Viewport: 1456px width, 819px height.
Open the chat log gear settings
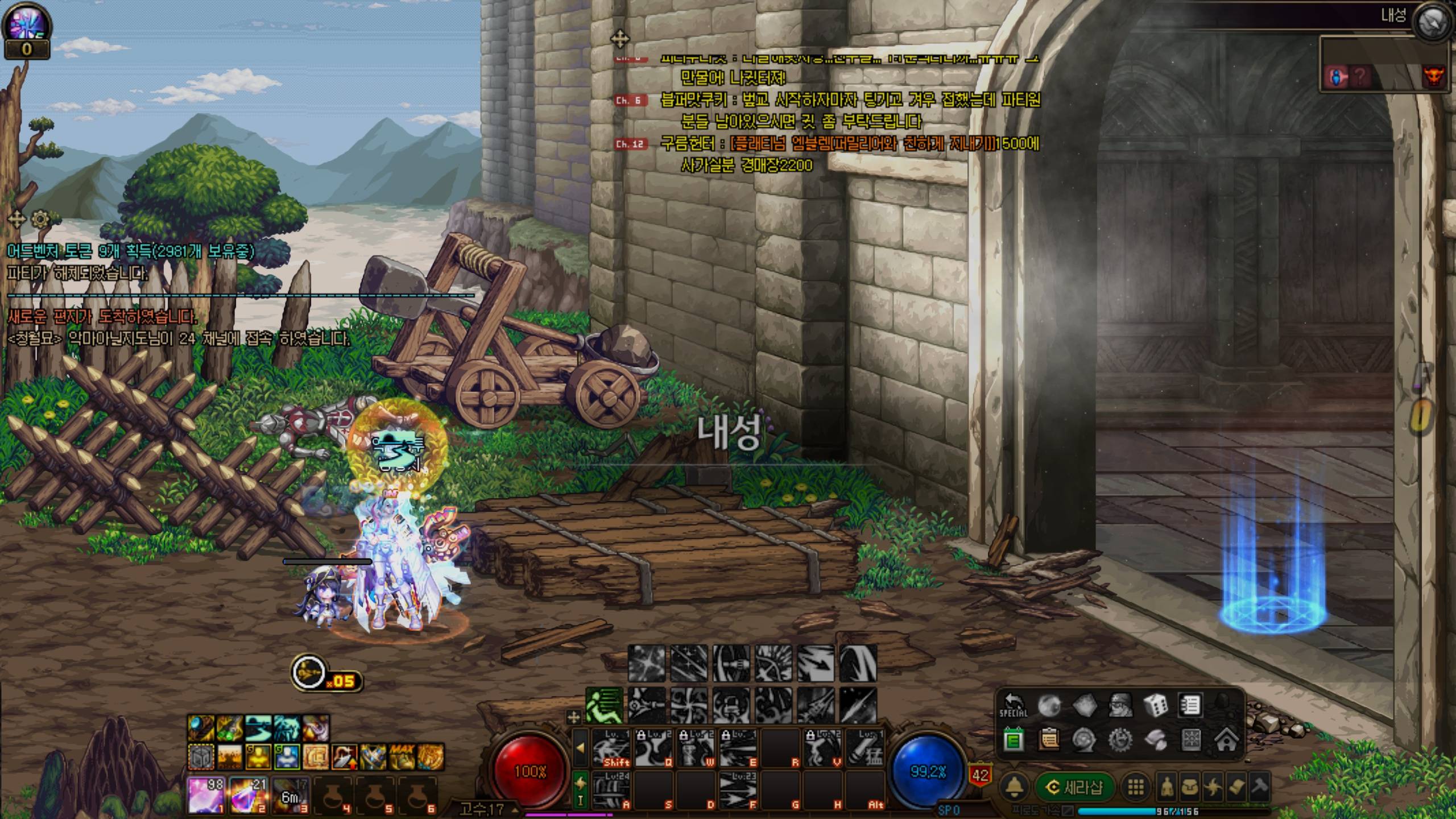point(40,219)
